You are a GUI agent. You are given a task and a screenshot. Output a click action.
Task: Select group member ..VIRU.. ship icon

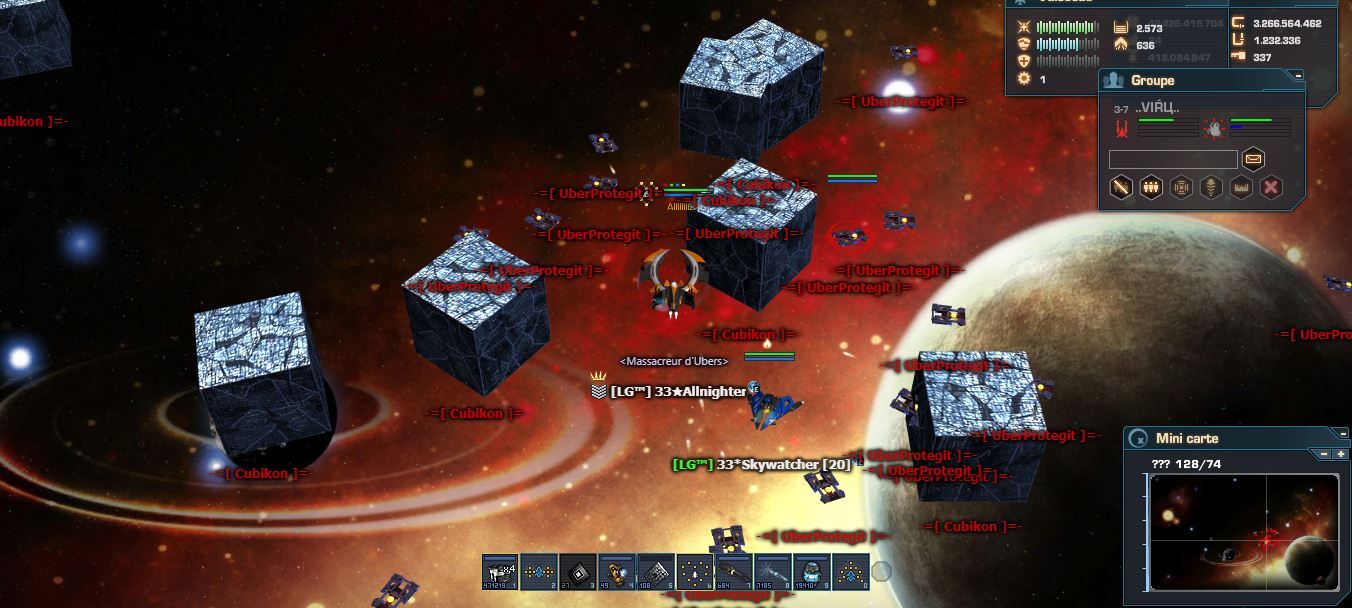pos(1122,127)
